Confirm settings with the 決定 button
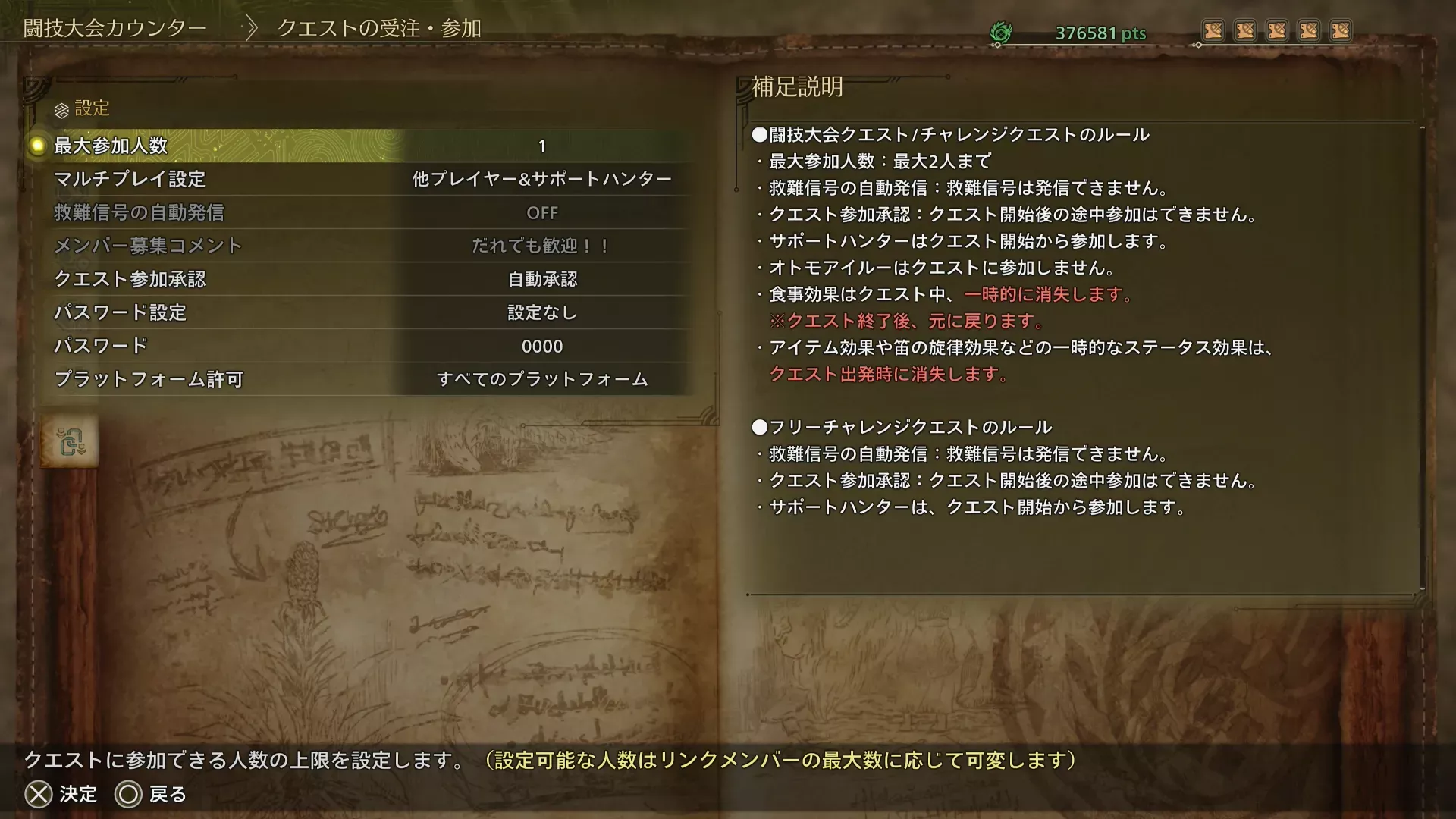The image size is (1456, 819). [x=61, y=795]
